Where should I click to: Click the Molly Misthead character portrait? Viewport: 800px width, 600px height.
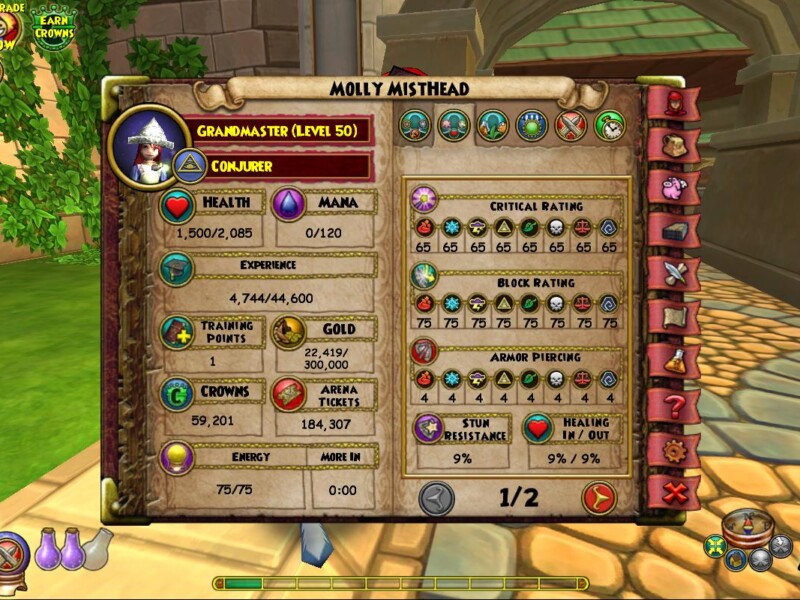[x=147, y=146]
